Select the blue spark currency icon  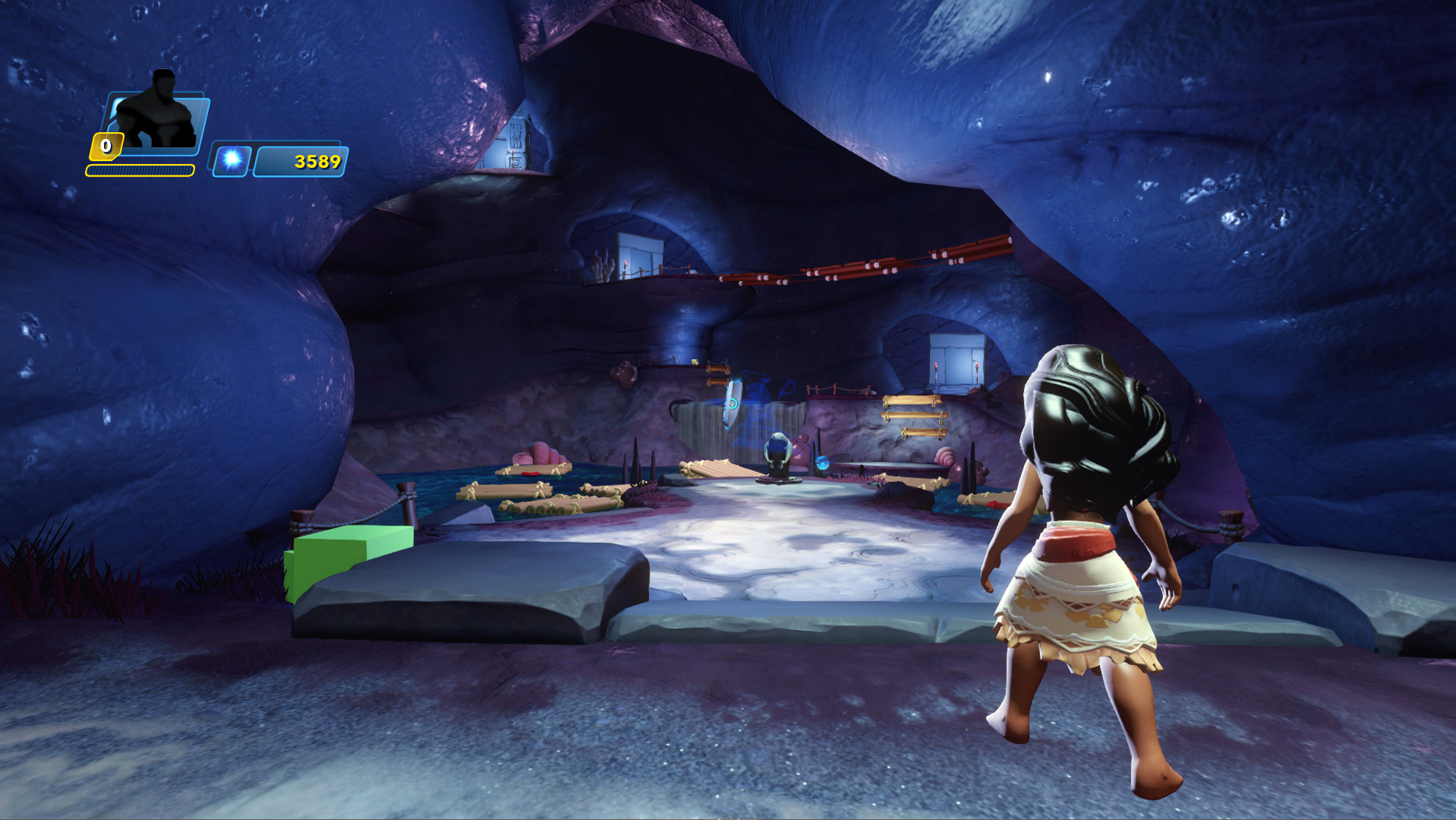pos(232,160)
